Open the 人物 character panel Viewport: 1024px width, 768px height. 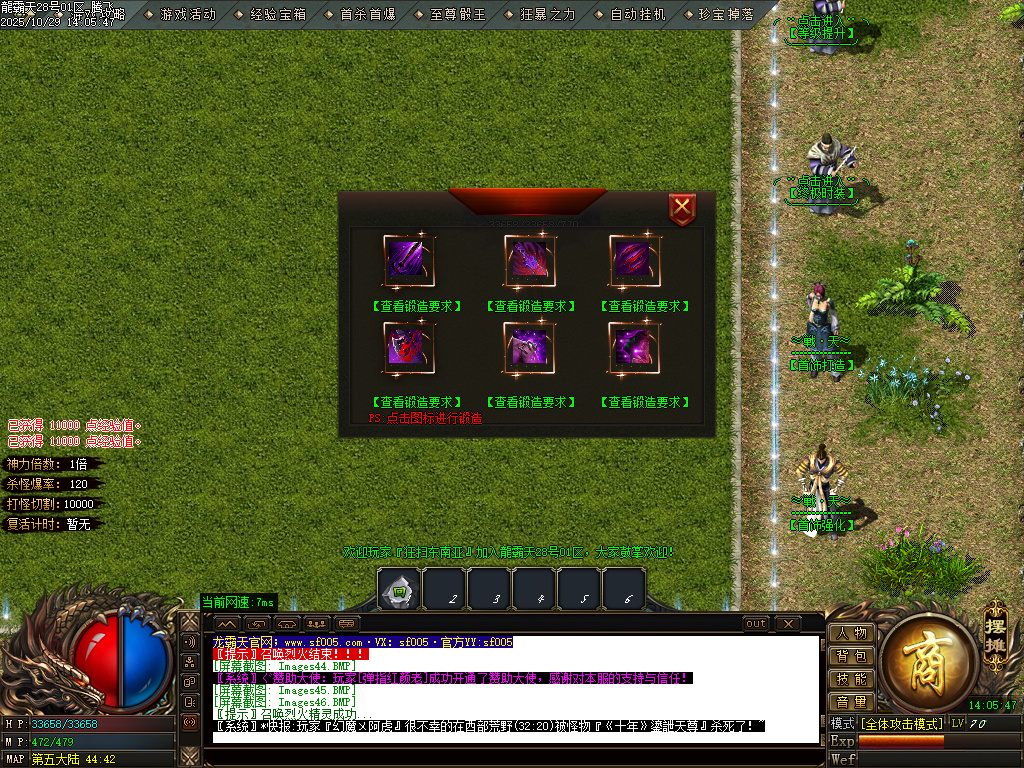coord(851,633)
